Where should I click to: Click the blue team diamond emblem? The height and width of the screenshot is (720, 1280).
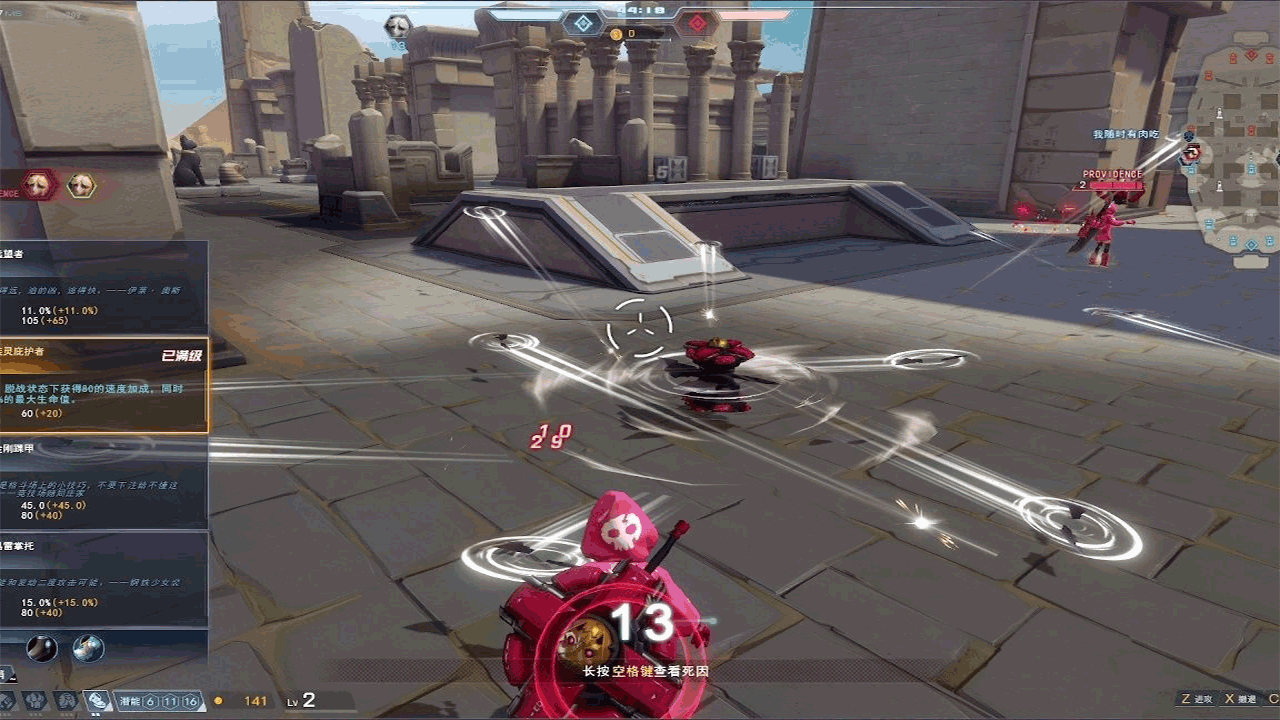click(581, 23)
